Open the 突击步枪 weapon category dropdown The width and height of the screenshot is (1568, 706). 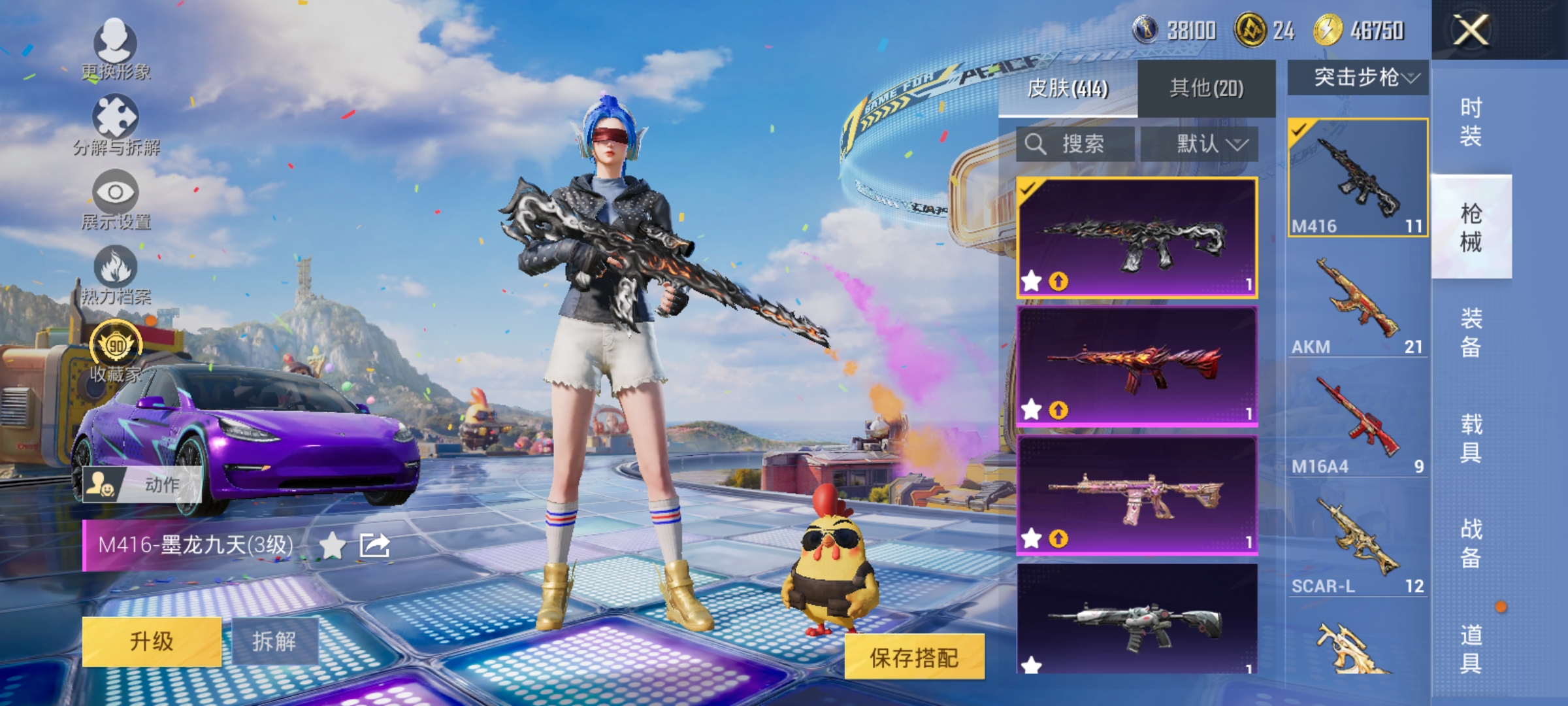pyautogui.click(x=1356, y=78)
